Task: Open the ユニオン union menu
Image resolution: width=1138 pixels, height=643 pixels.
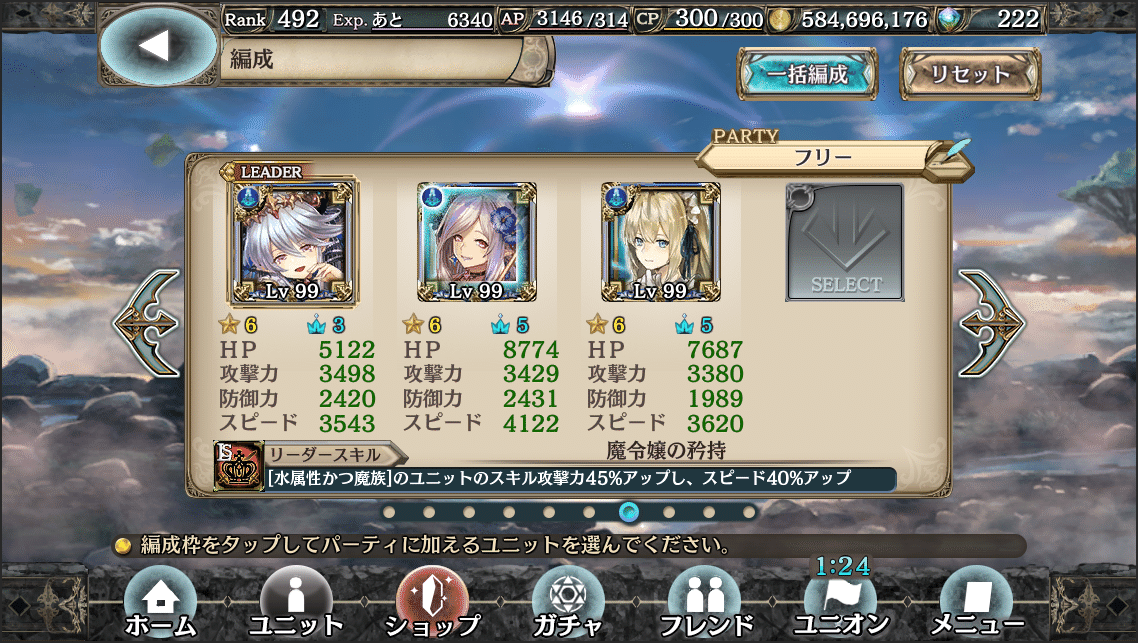Action: (840, 602)
